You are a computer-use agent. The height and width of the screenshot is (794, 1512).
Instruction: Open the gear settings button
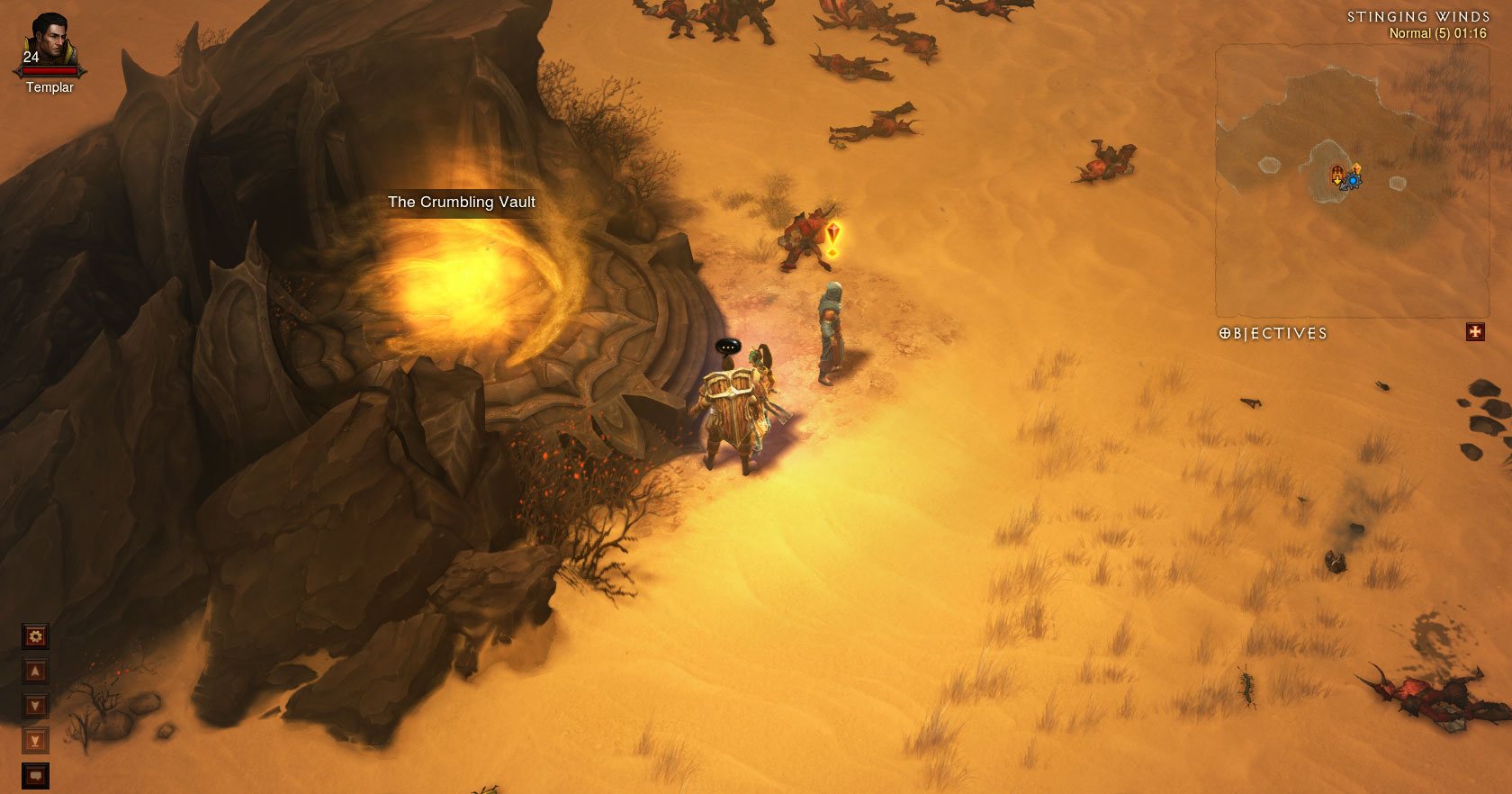coord(35,636)
